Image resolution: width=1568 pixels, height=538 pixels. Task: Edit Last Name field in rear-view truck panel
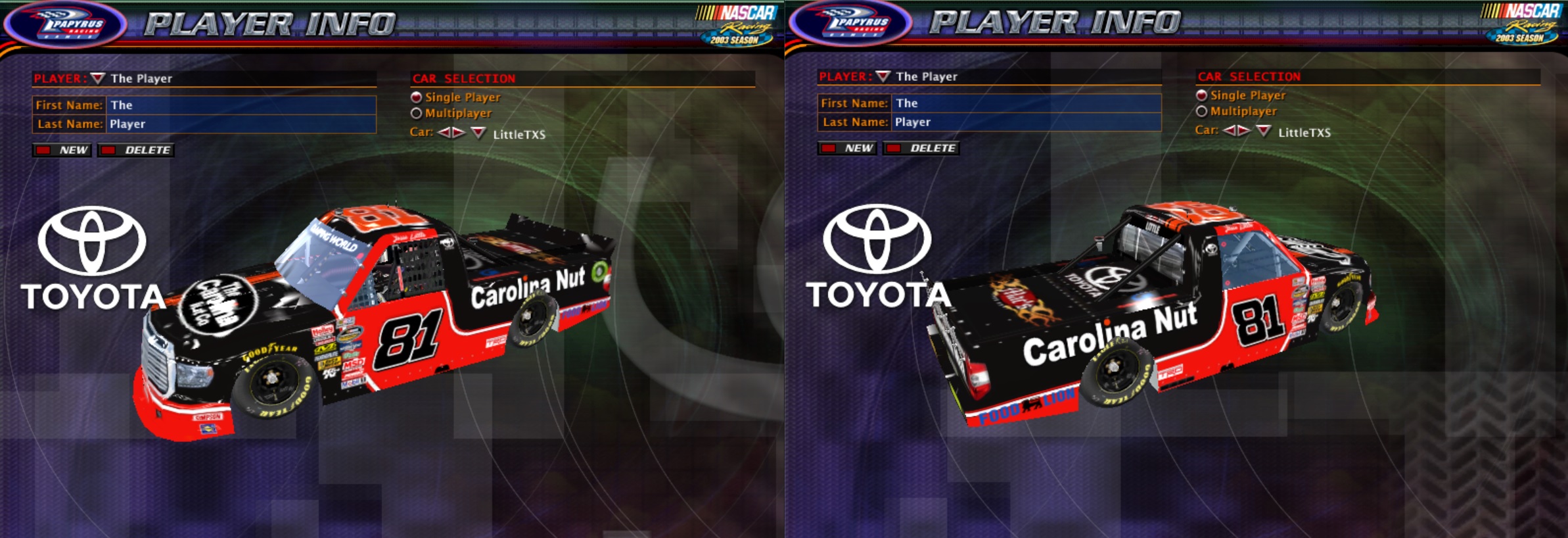click(x=1026, y=122)
